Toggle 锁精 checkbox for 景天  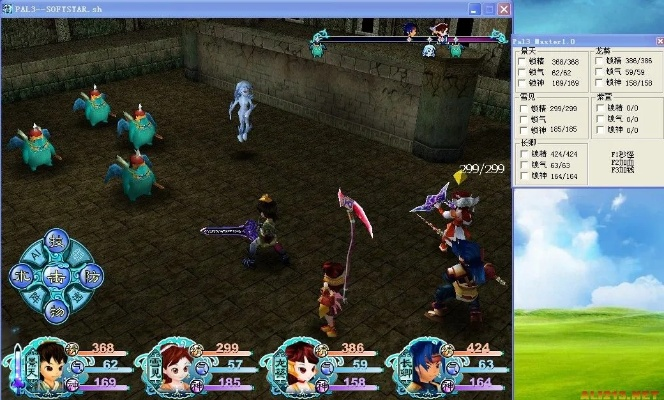click(522, 61)
